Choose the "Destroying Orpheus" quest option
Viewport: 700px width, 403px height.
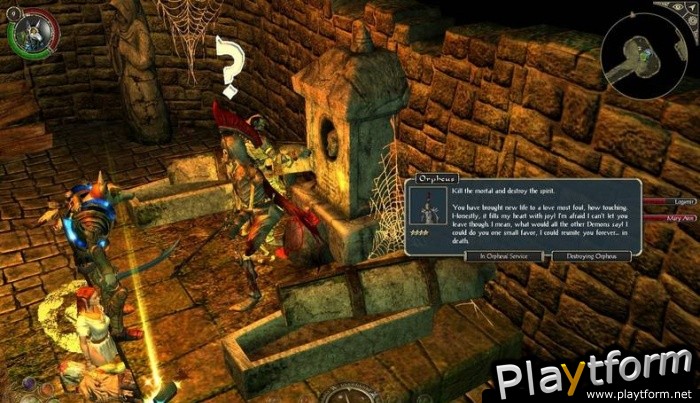pos(594,257)
